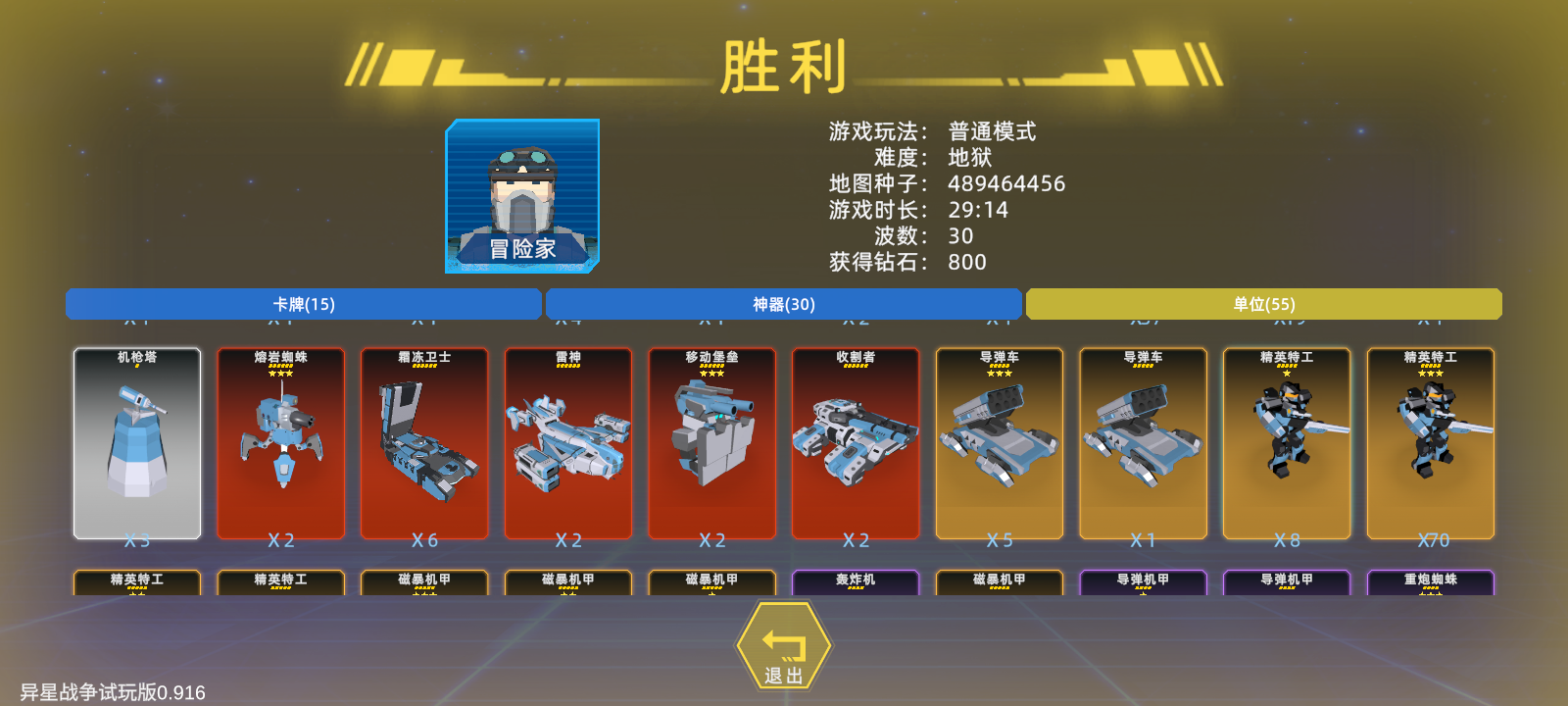Viewport: 1568px width, 706px height.
Task: Select the 轰炸机 entry in bottom row
Action: coord(855,580)
